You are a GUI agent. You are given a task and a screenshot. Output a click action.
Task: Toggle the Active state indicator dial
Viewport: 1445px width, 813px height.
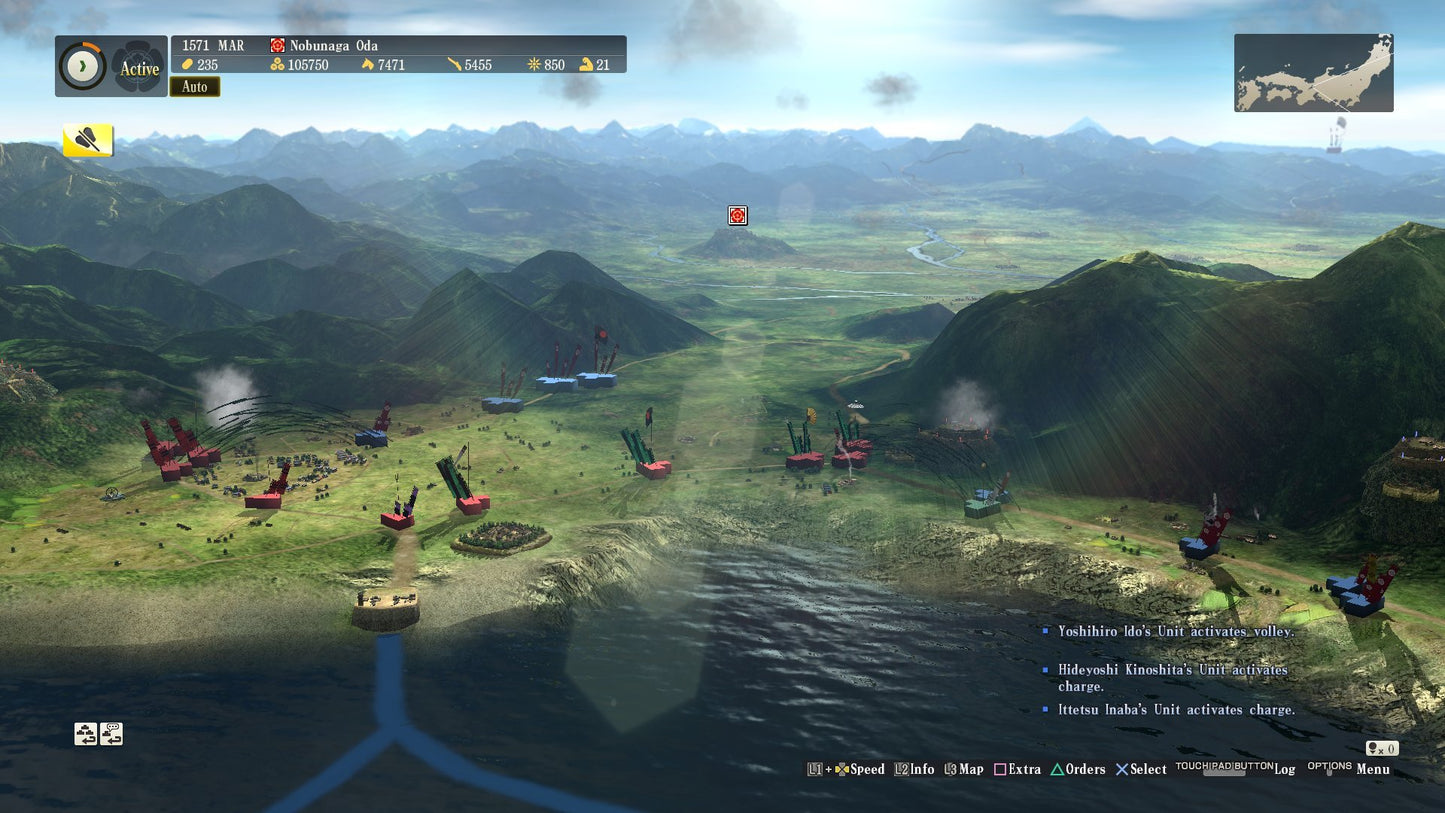81,66
